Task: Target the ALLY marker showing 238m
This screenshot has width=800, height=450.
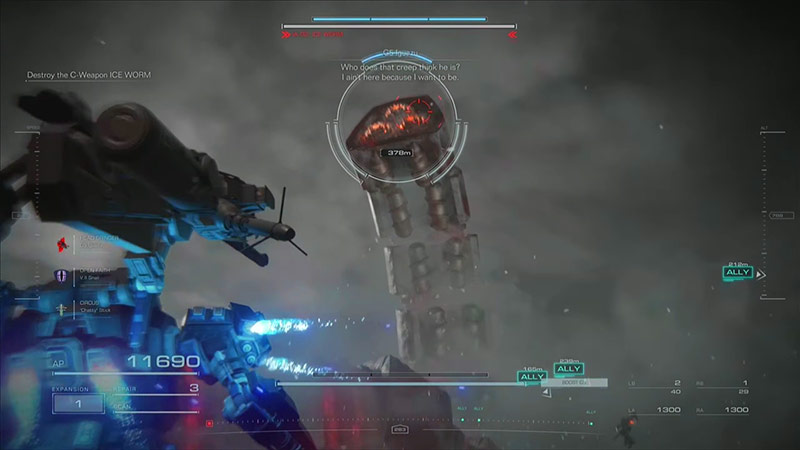Action: pos(569,369)
